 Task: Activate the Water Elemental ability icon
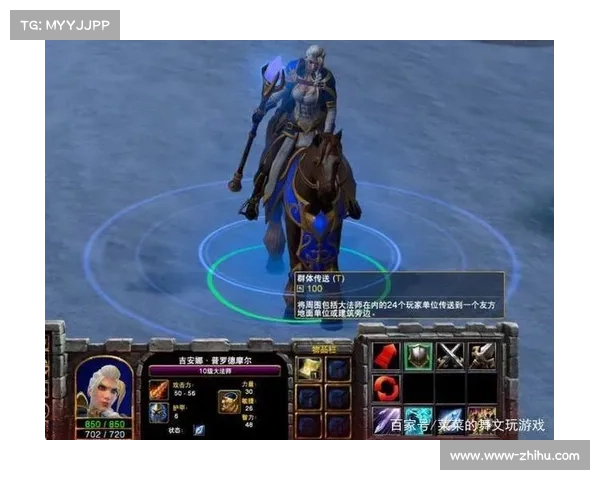[418, 420]
